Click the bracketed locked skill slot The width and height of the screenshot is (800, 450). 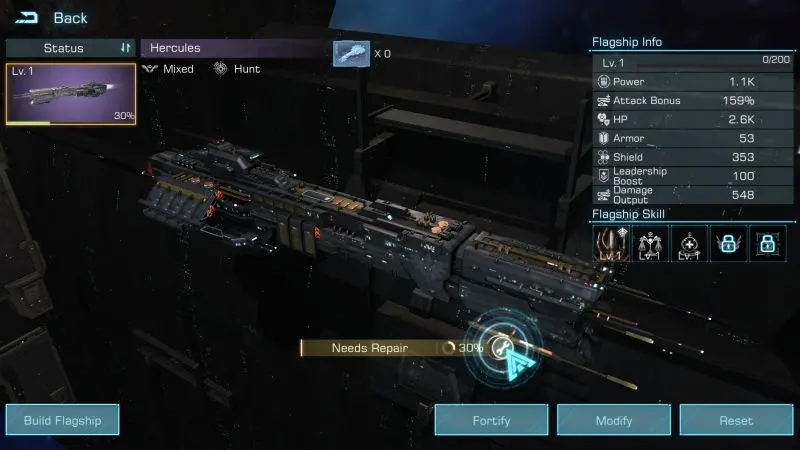click(767, 243)
